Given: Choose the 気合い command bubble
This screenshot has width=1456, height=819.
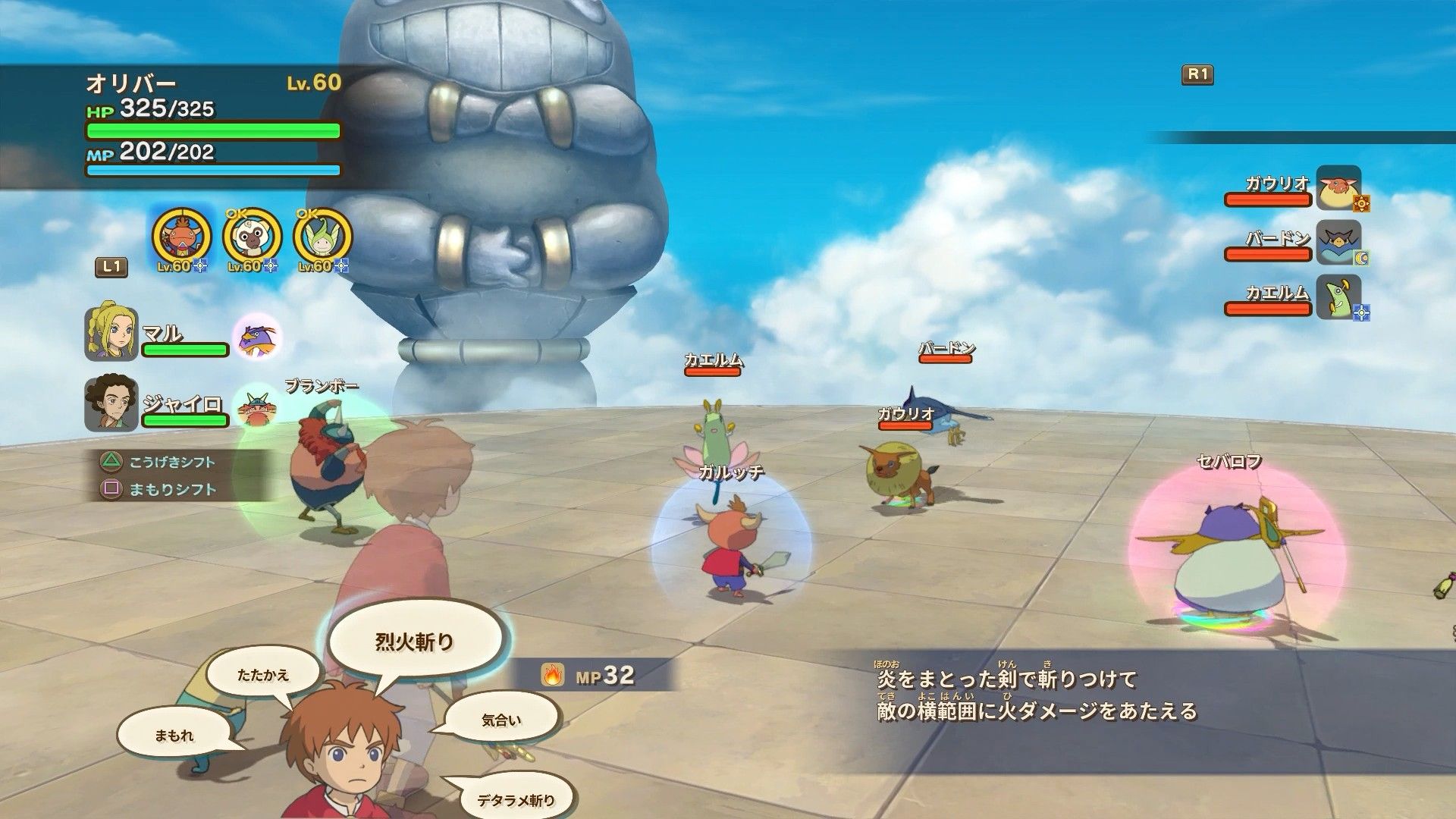Looking at the screenshot, I should tap(501, 720).
